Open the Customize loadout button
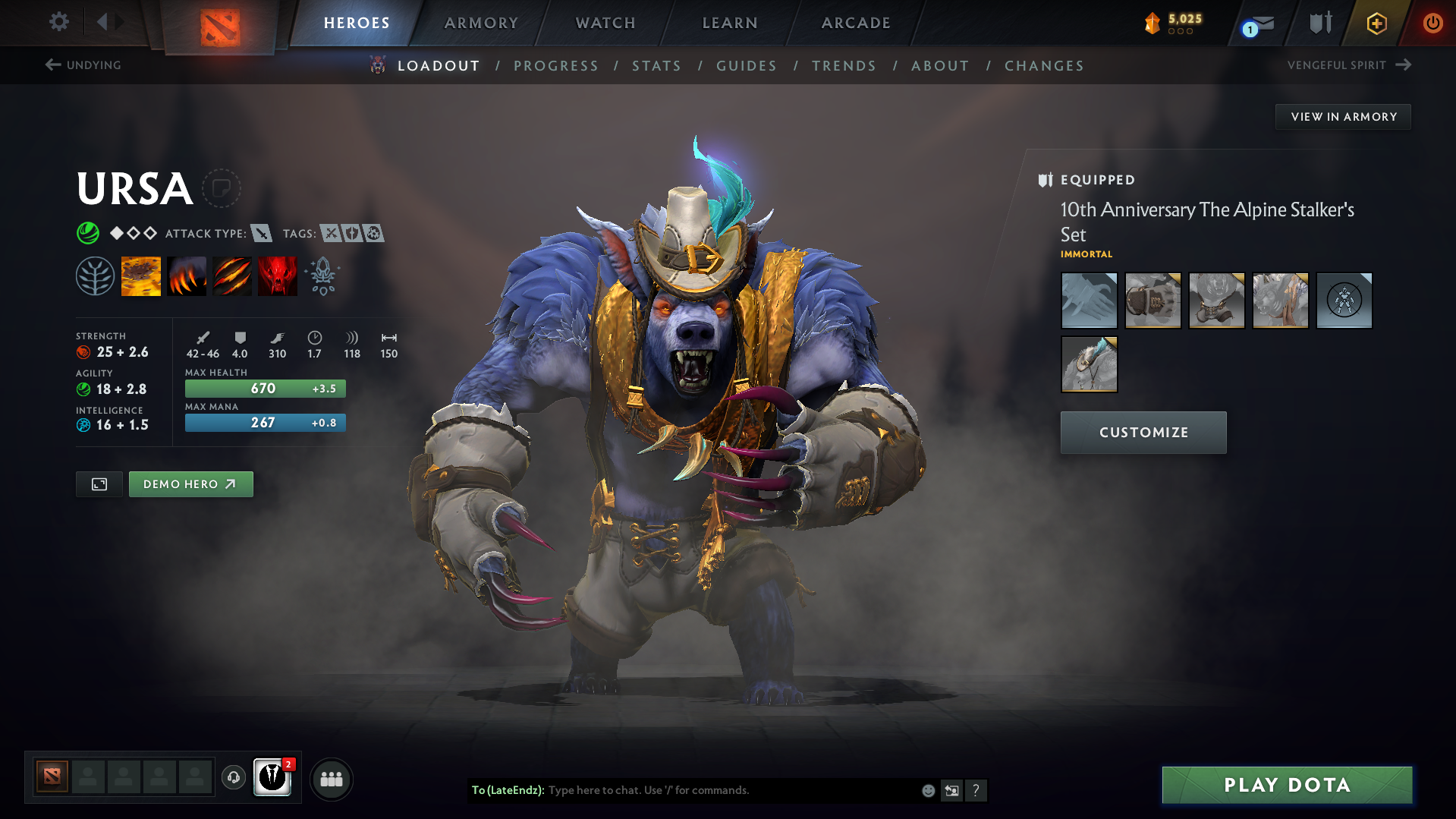The image size is (1456, 819). point(1143,433)
